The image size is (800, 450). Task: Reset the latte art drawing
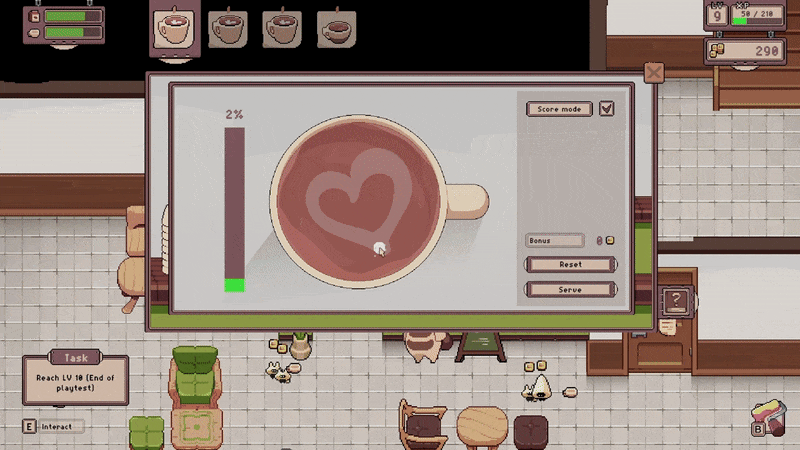point(570,265)
